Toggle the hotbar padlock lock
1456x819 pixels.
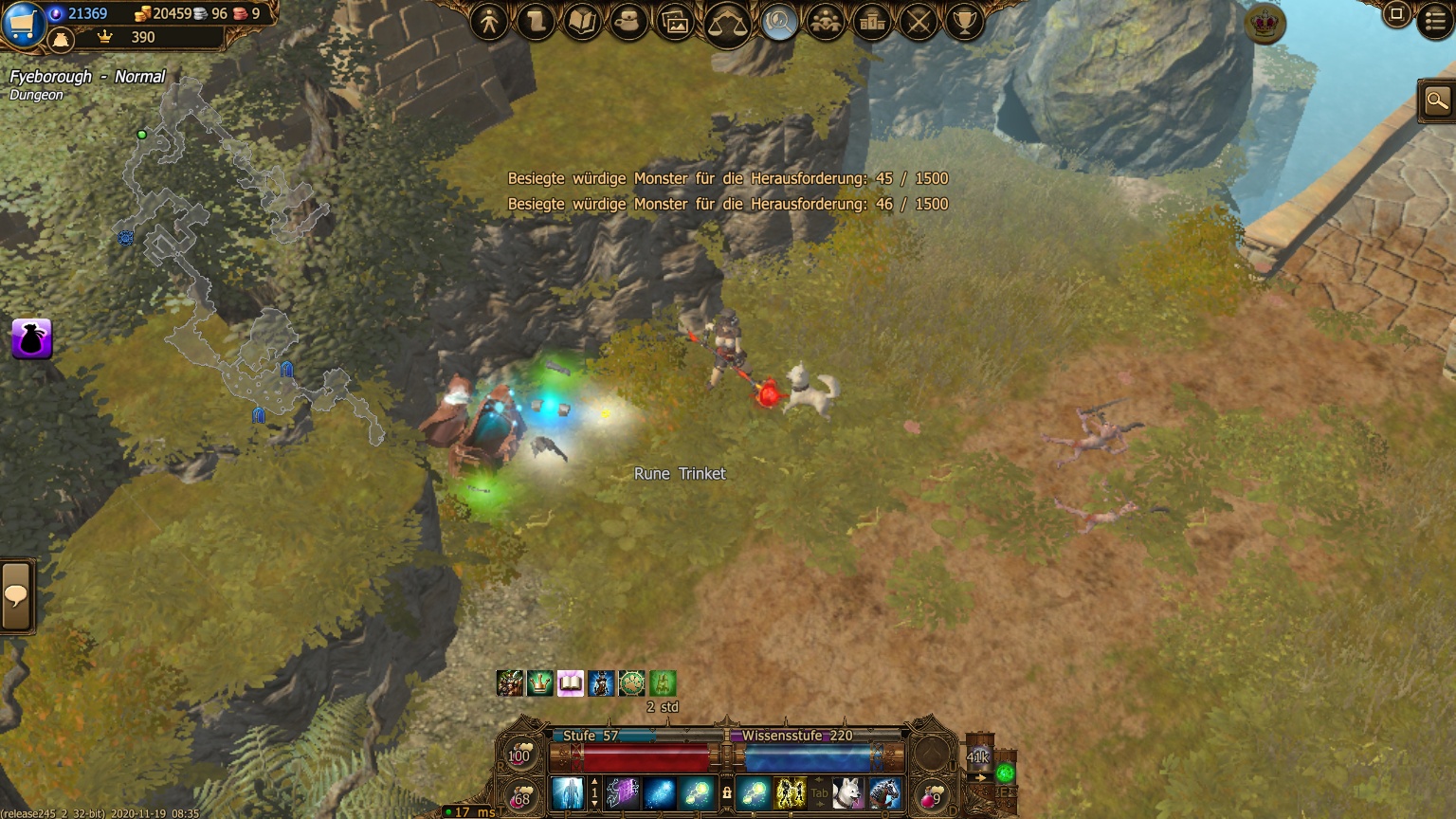727,792
